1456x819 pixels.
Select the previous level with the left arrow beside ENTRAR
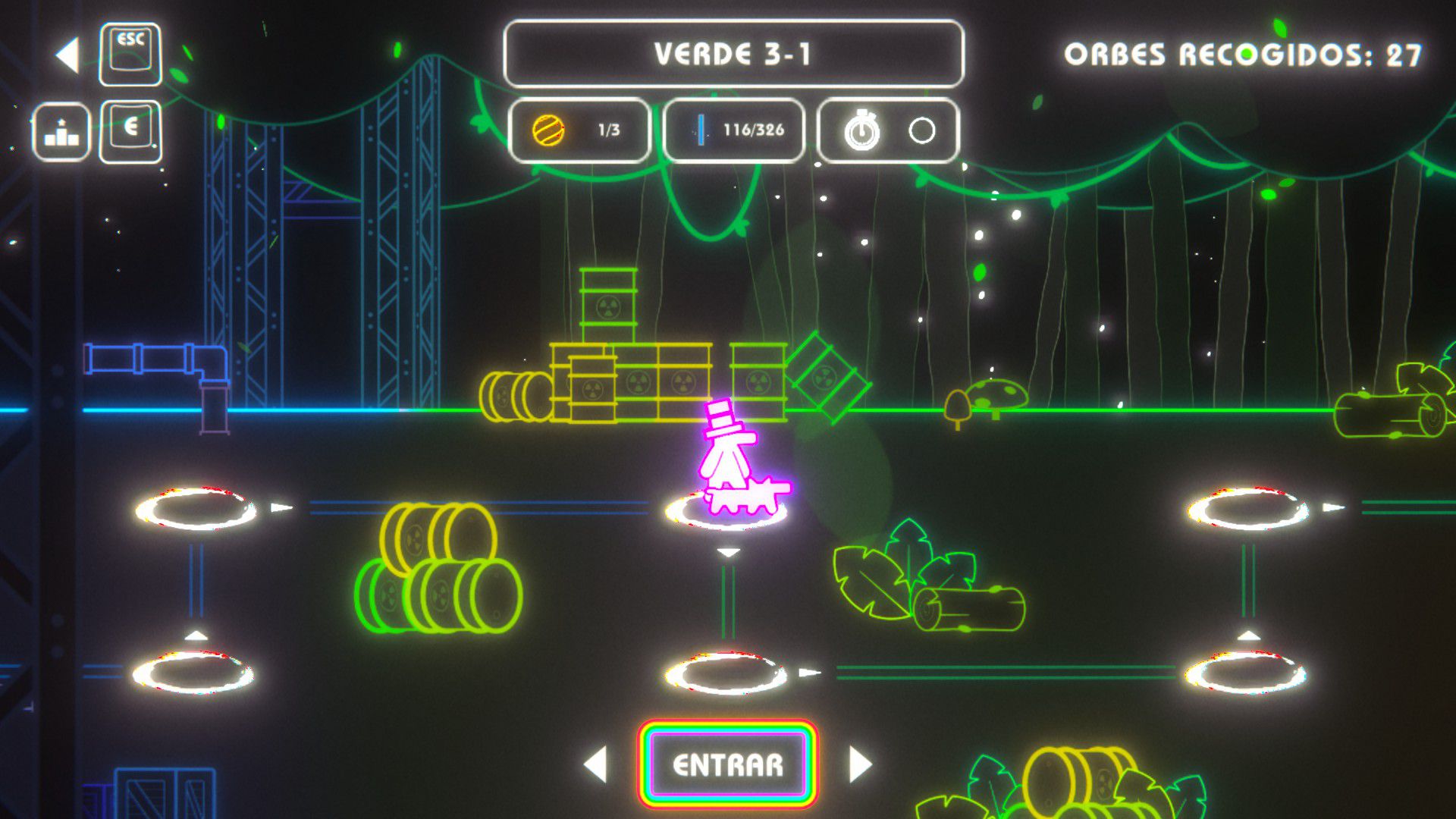[x=596, y=764]
